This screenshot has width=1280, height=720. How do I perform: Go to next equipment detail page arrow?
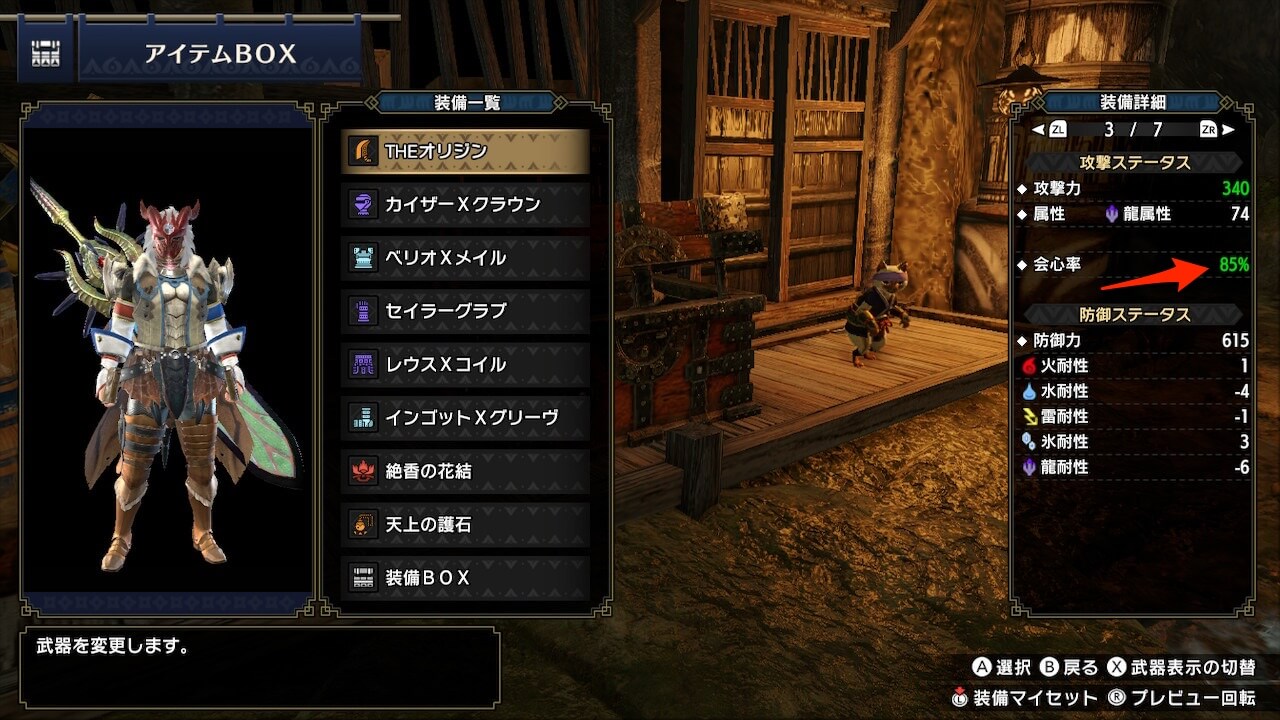pos(1229,129)
